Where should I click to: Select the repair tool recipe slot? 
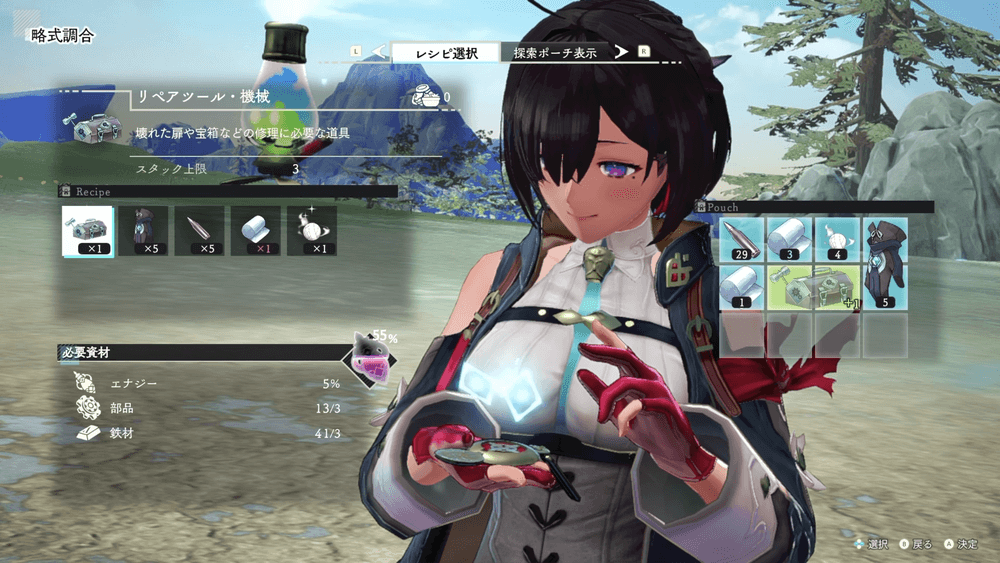(87, 231)
